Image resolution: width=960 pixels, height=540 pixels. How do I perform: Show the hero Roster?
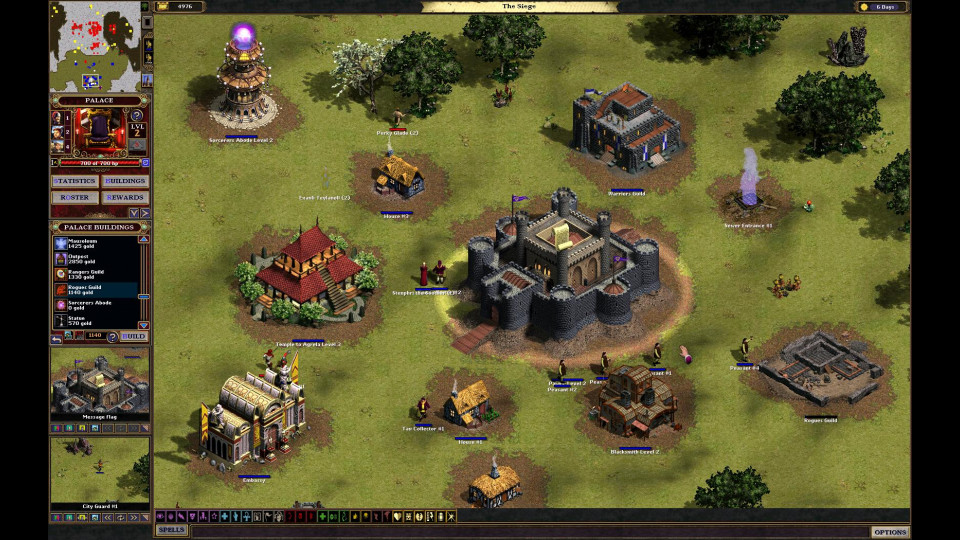coord(75,197)
